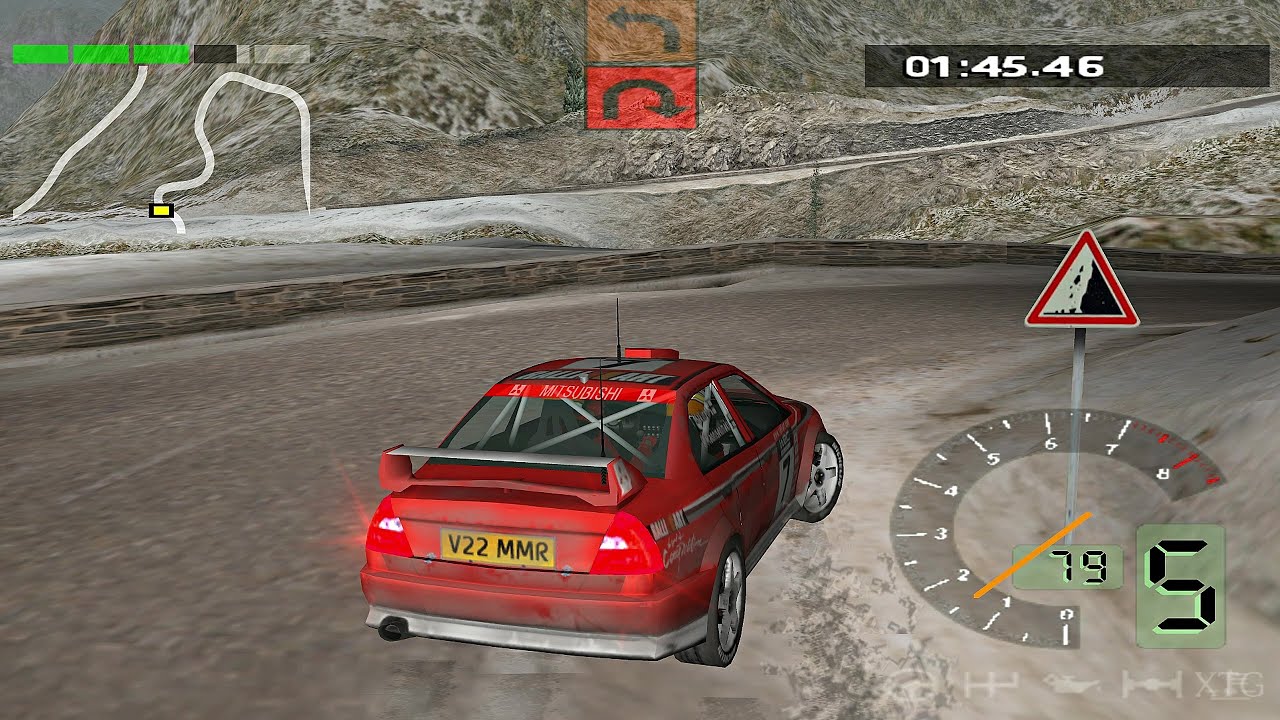The height and width of the screenshot is (720, 1280).
Task: Click the XTG logo watermark
Action: click(1230, 686)
